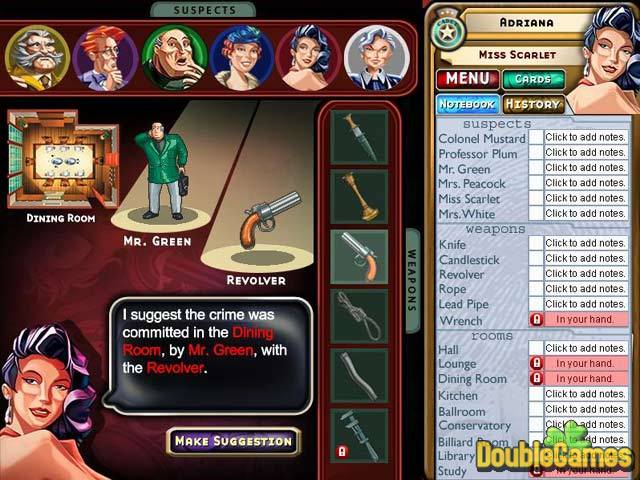Switch to the Notebook tab
640x480 pixels.
(x=466, y=104)
